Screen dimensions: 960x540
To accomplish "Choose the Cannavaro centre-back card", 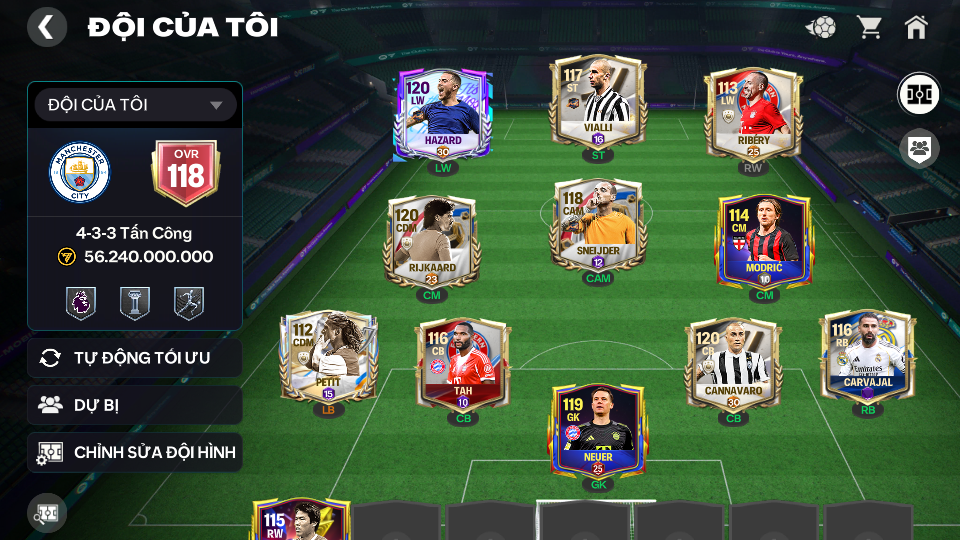I will pyautogui.click(x=733, y=365).
